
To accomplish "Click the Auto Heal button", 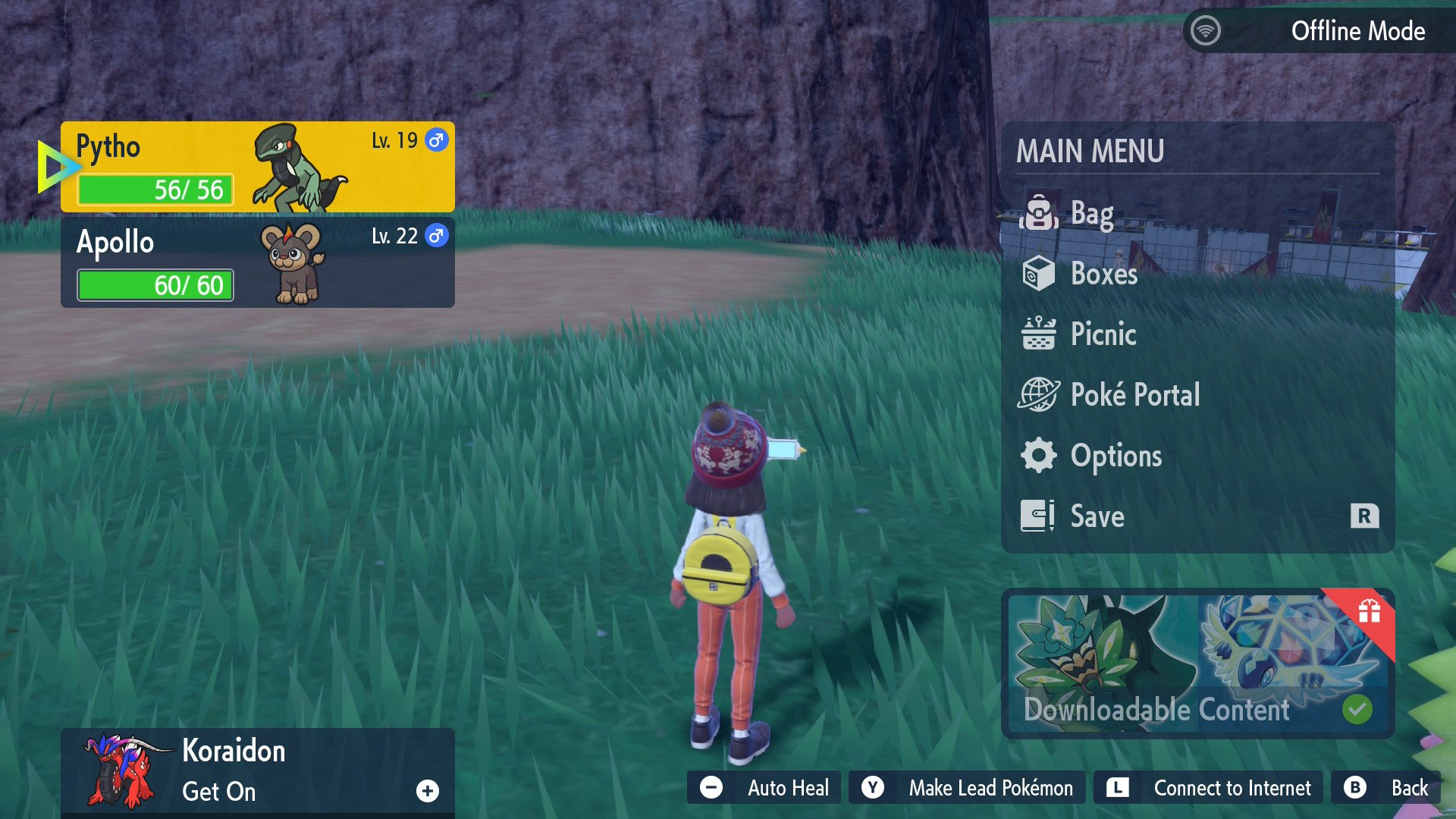I will pos(764,788).
